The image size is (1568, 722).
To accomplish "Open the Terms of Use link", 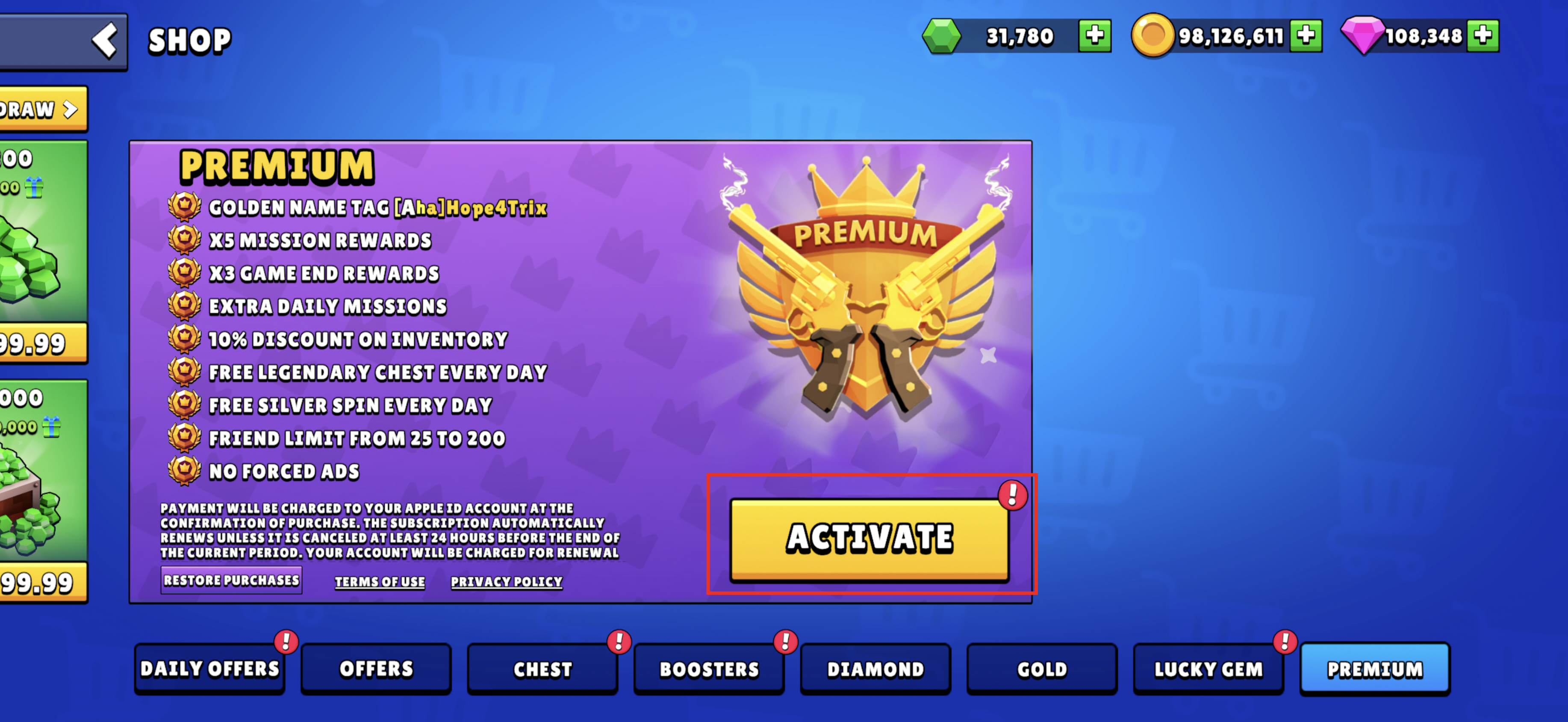I will point(380,582).
